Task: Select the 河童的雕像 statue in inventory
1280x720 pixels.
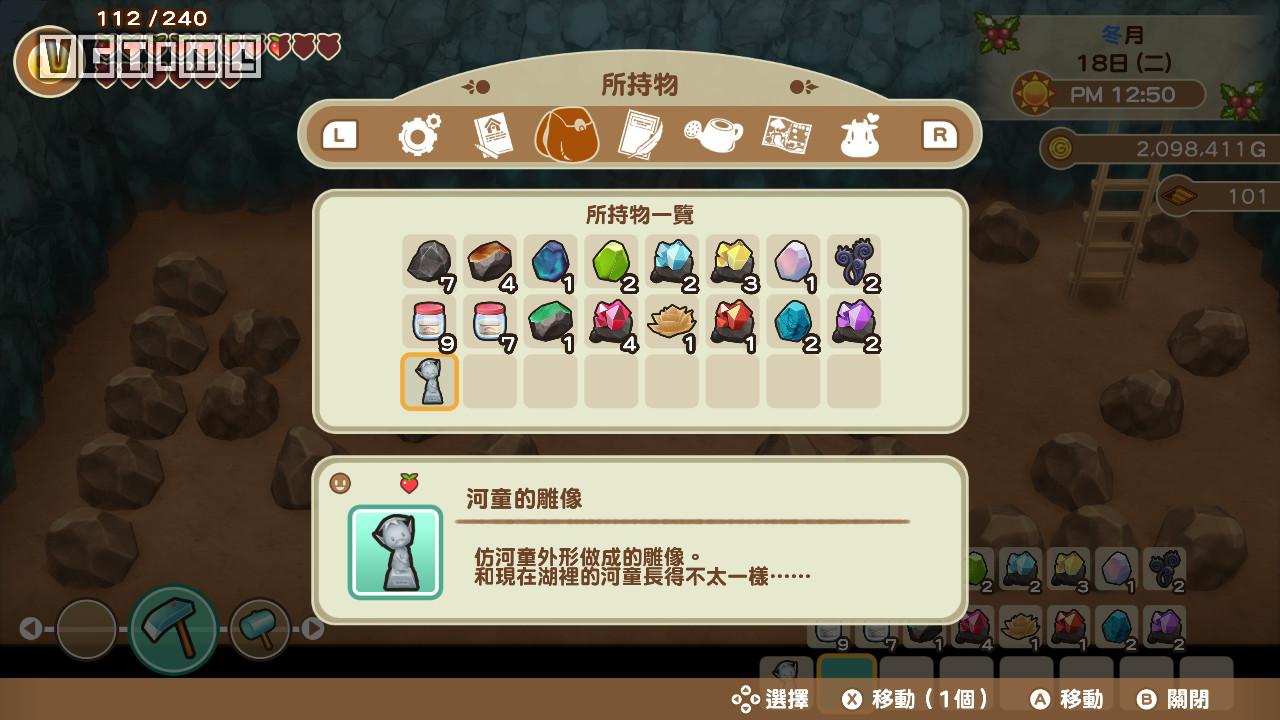Action: click(429, 382)
